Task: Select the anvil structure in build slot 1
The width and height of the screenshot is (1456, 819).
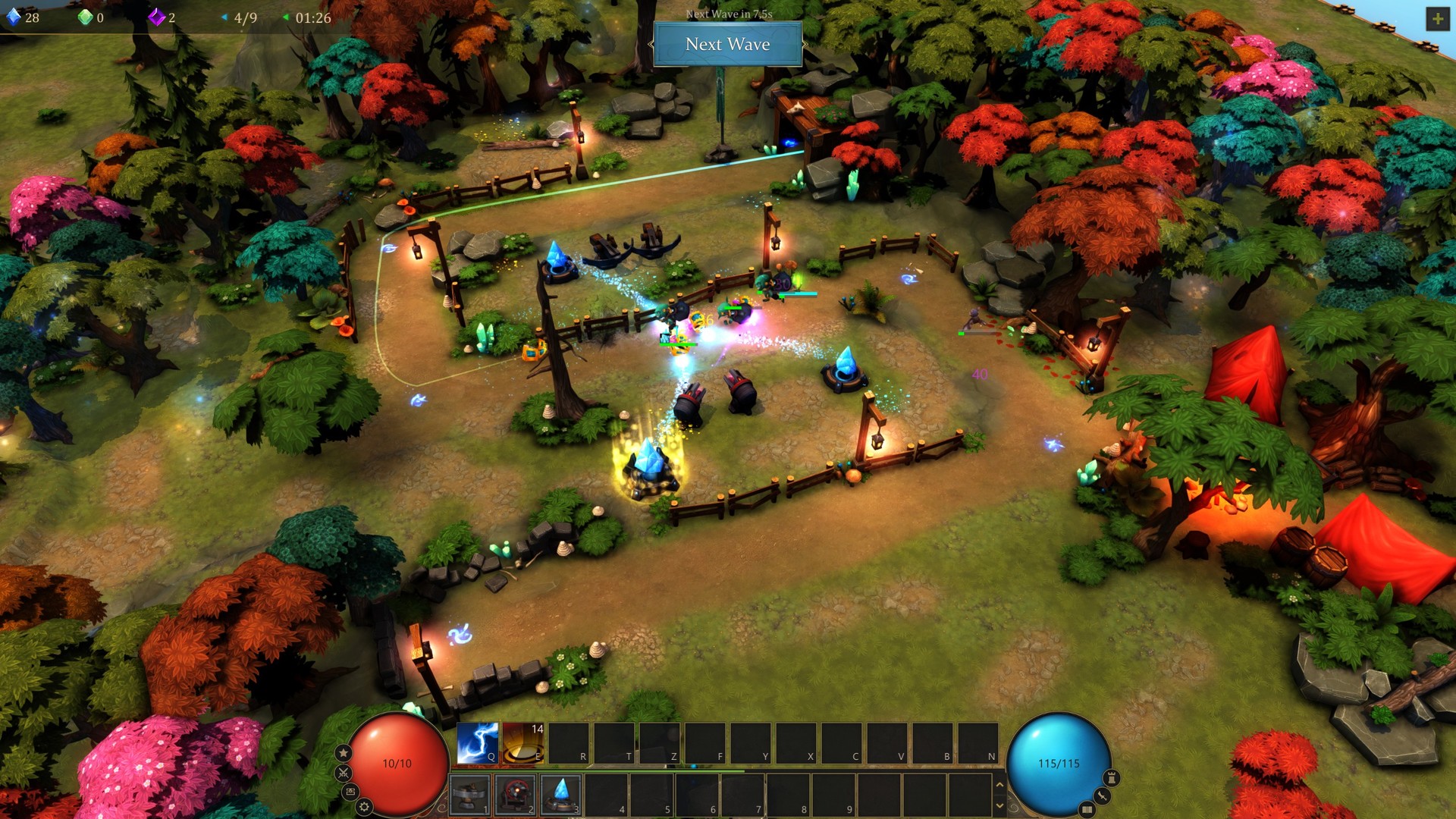Action: 469,795
